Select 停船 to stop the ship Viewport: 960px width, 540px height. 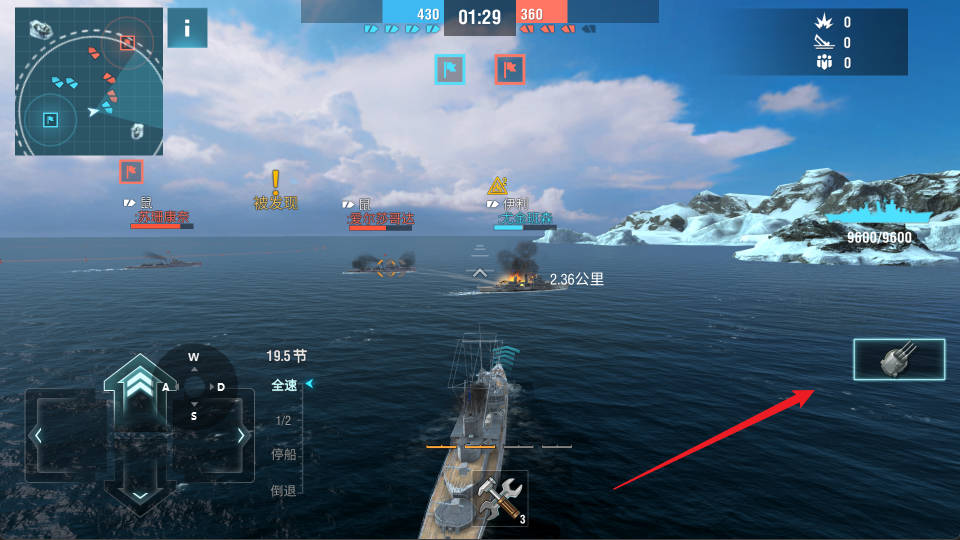284,455
